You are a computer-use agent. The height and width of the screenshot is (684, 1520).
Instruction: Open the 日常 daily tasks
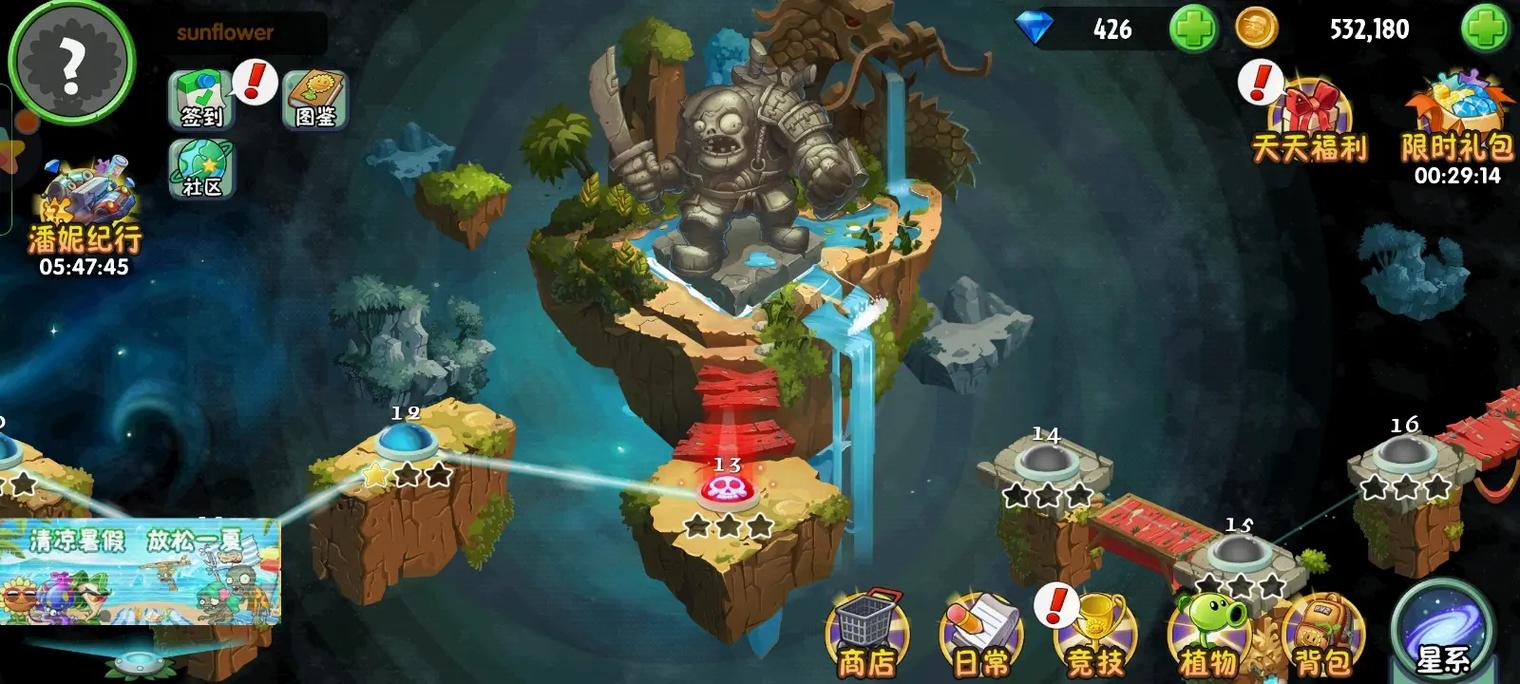[x=980, y=632]
